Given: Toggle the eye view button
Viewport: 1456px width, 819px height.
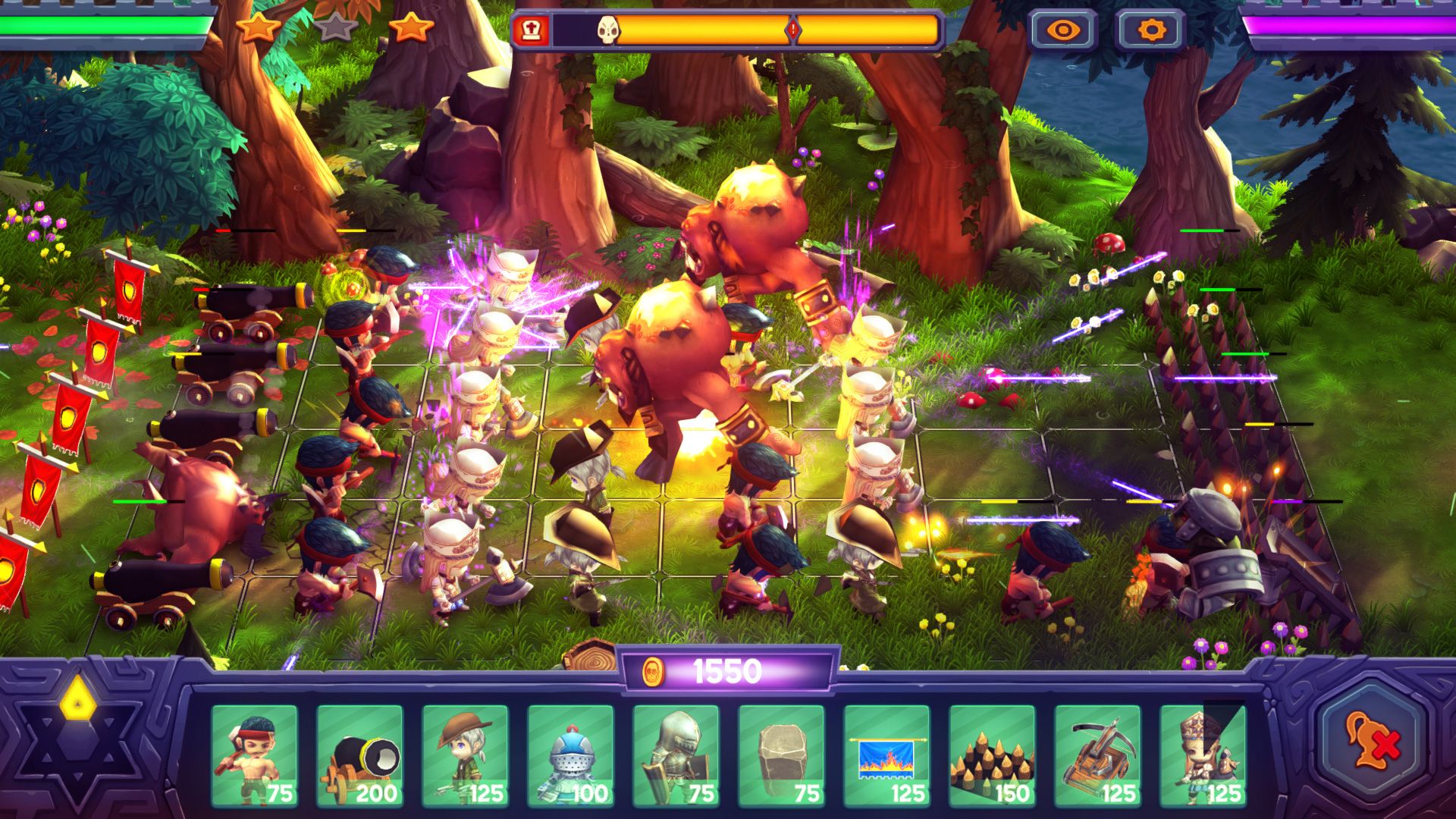Looking at the screenshot, I should coord(1063,31).
